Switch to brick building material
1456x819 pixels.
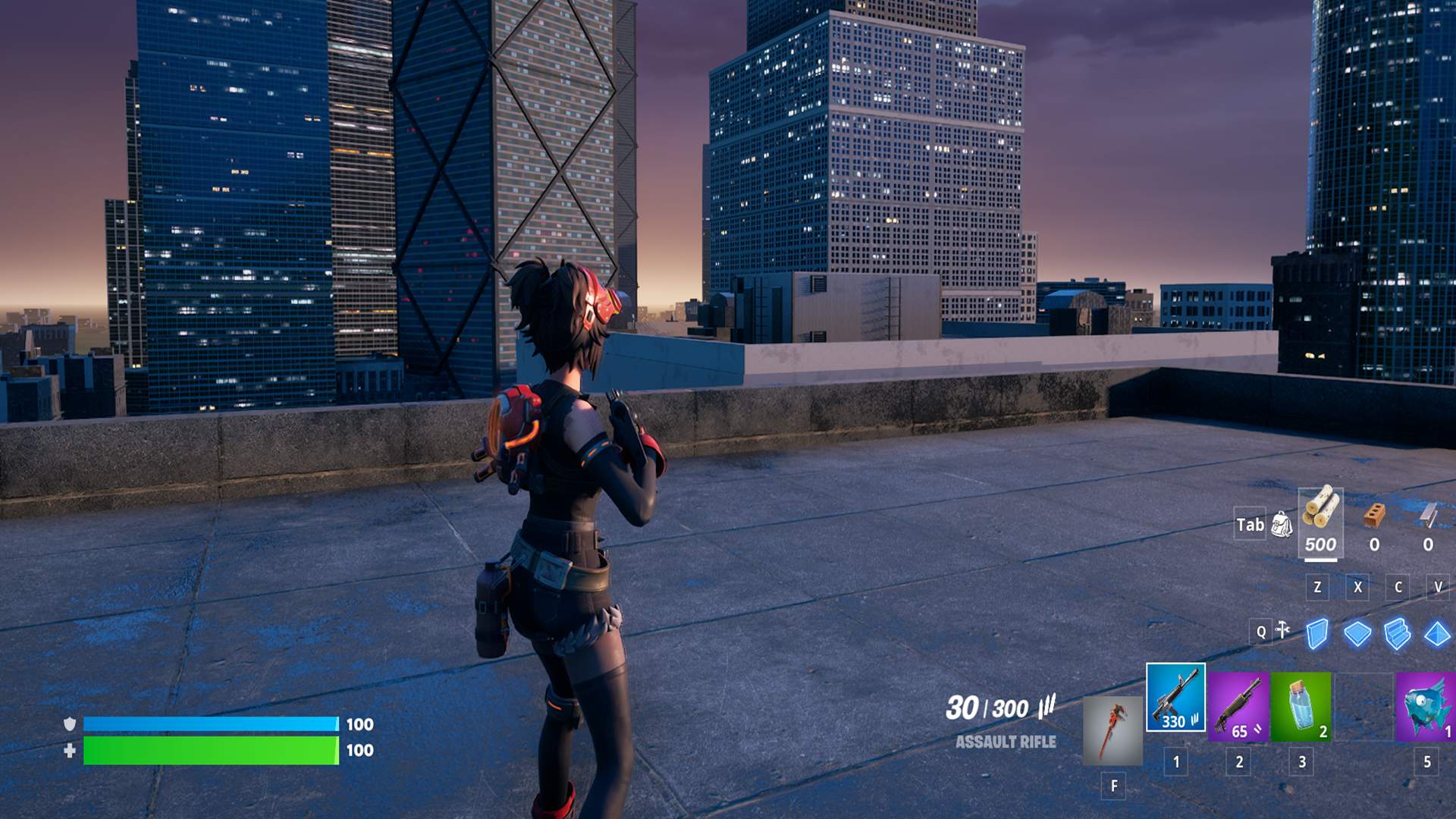(x=1374, y=523)
